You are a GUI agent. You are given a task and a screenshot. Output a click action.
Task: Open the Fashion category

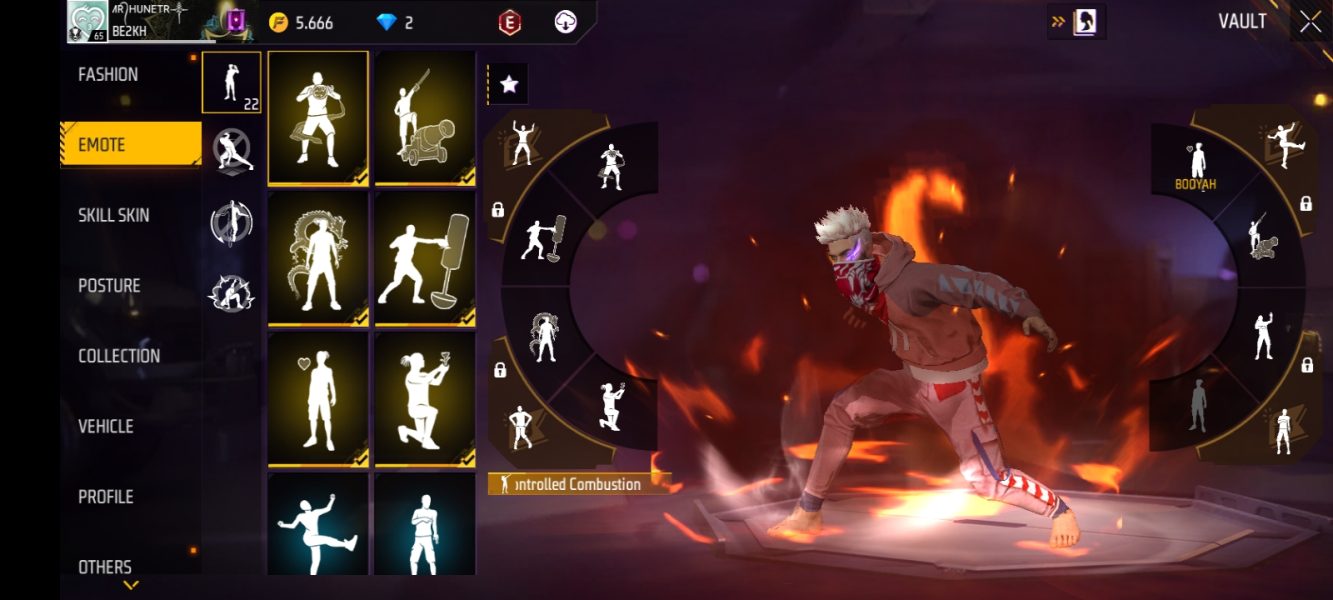tap(109, 75)
